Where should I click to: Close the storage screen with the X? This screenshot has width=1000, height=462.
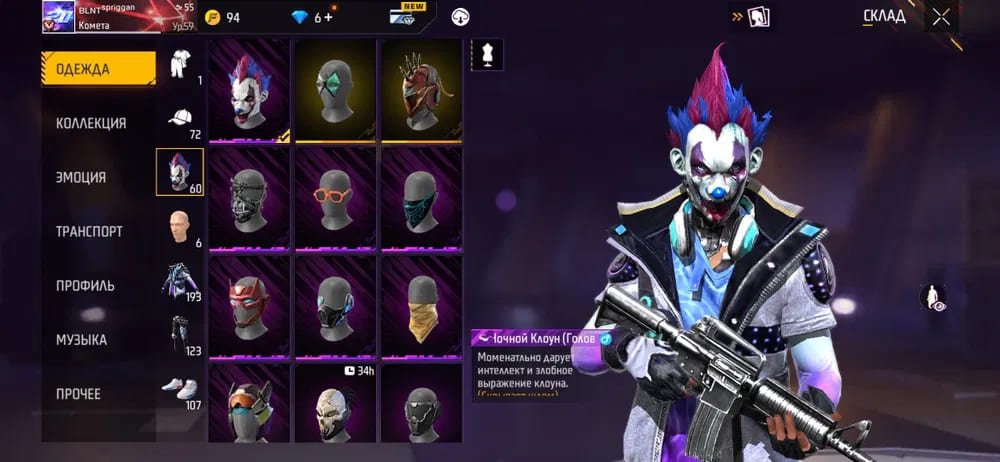(941, 16)
